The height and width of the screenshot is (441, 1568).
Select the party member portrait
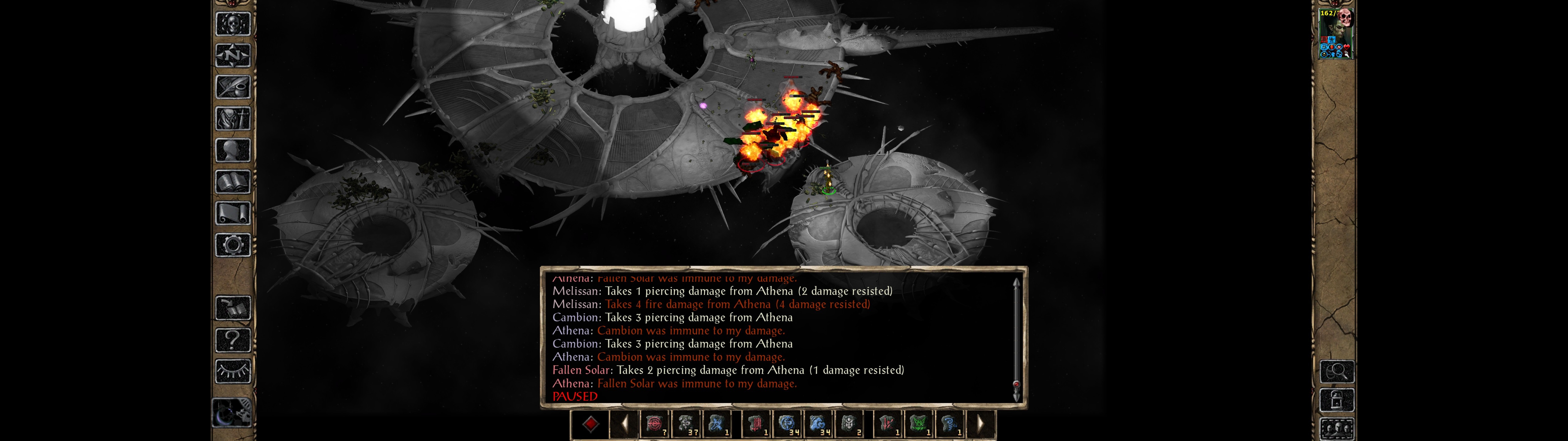[1336, 34]
